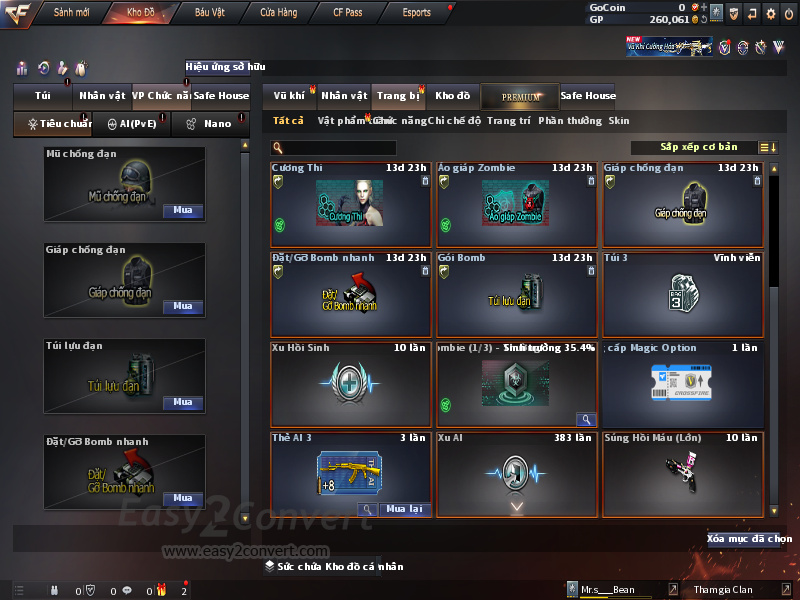Viewport: 800px width, 600px height.
Task: Select the Vũ khí category tab
Action: 290,96
